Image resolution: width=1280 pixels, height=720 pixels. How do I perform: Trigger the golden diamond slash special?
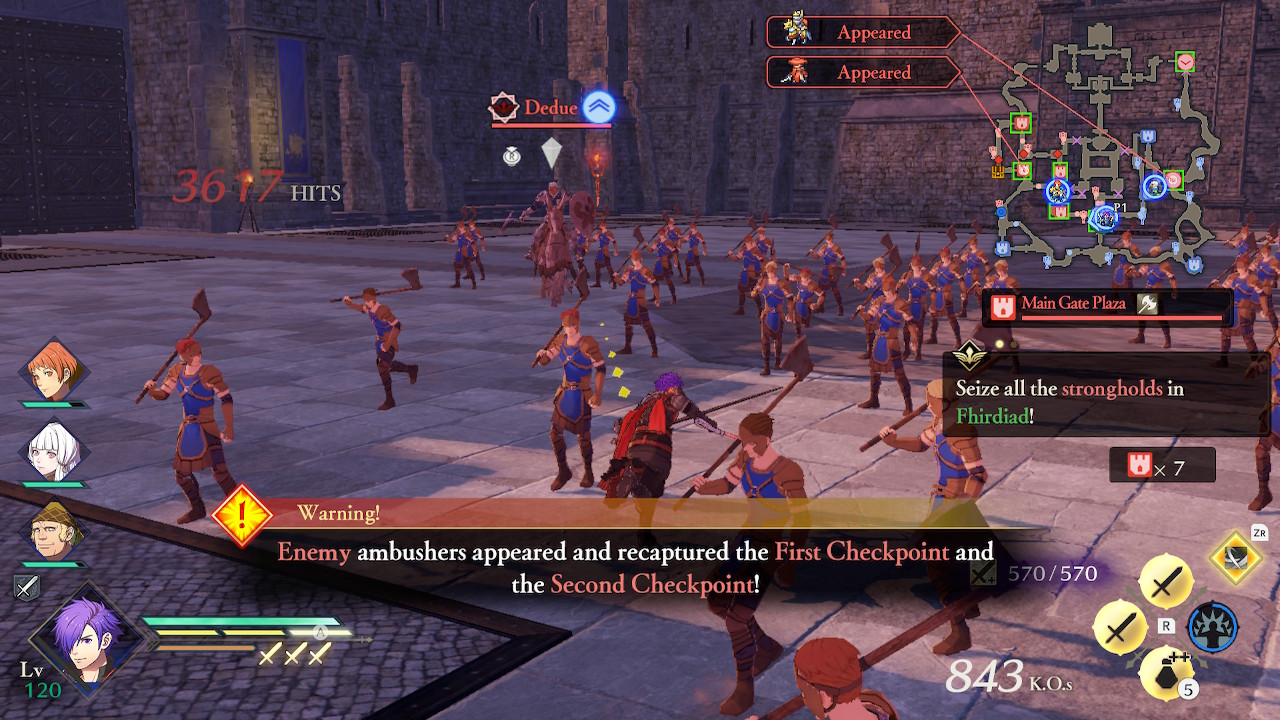click(1236, 558)
